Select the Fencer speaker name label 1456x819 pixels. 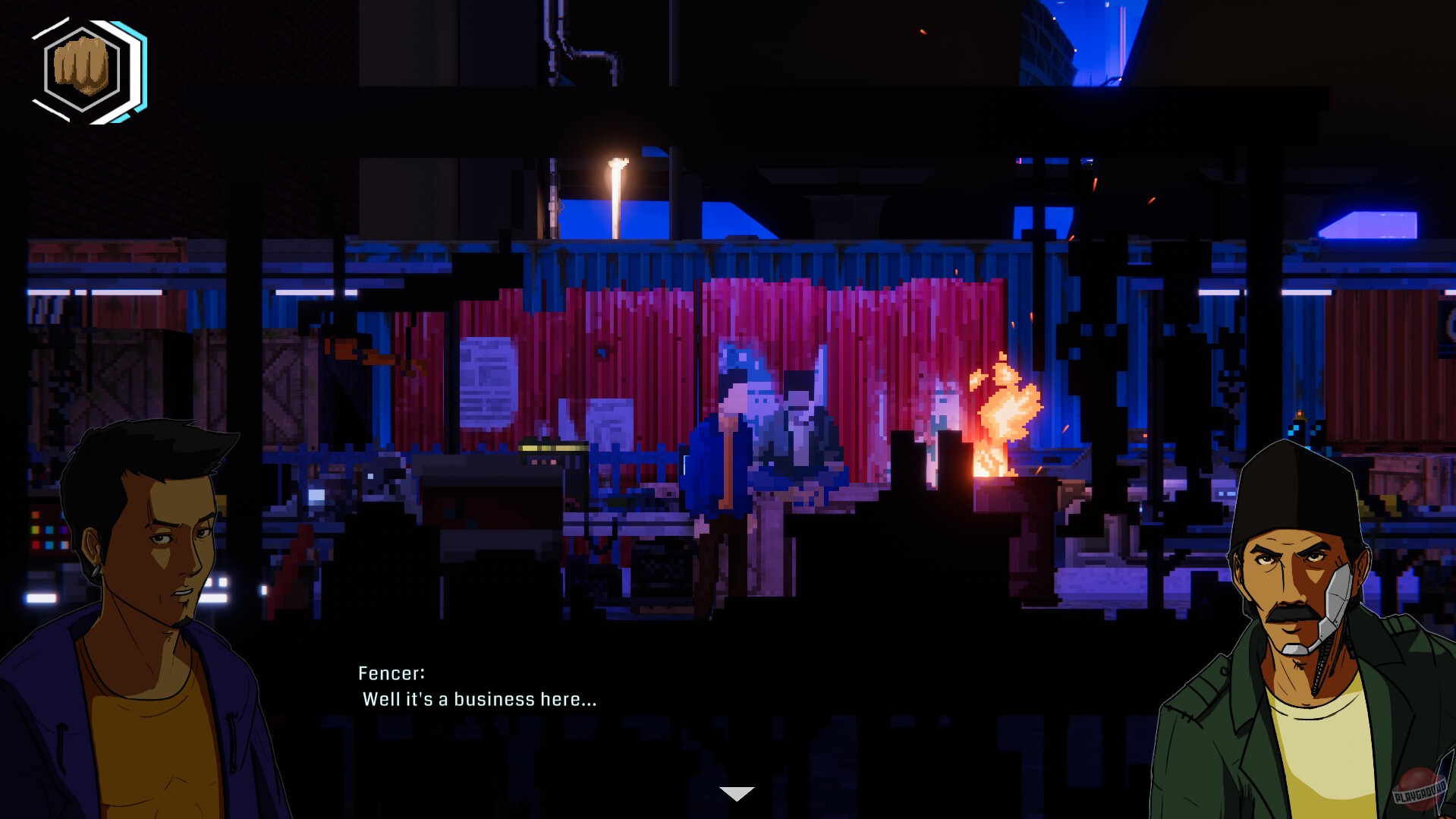392,672
